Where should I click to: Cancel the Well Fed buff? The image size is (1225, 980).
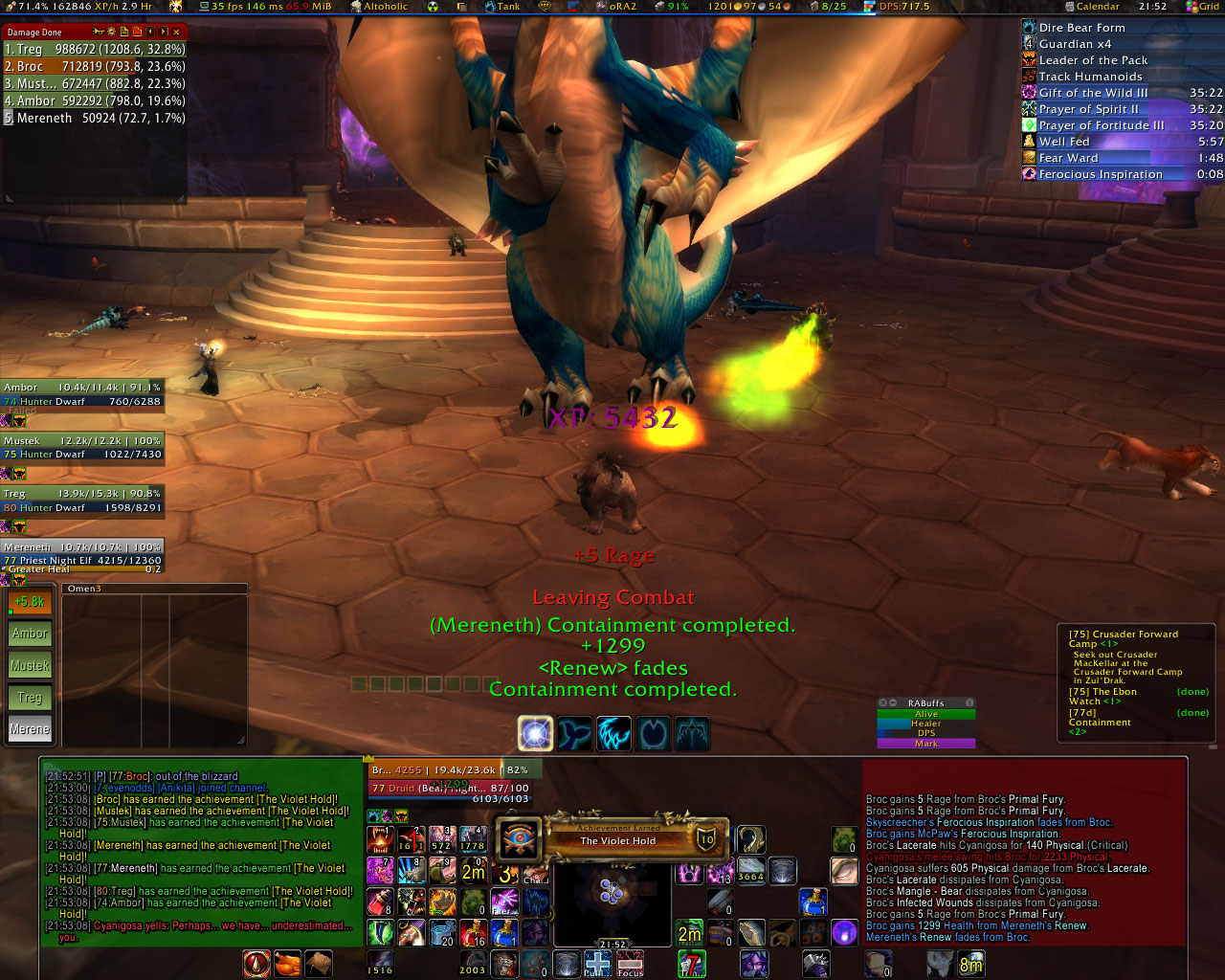(x=1064, y=142)
